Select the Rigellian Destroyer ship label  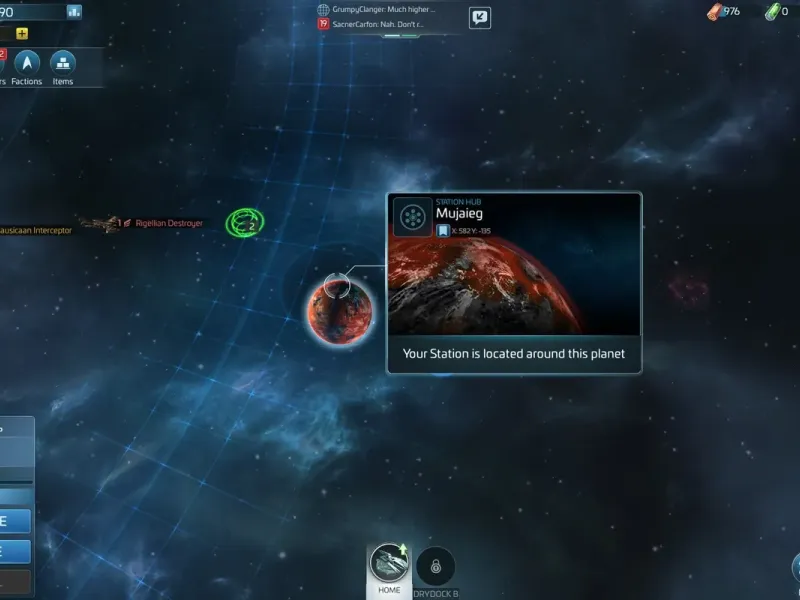click(168, 223)
